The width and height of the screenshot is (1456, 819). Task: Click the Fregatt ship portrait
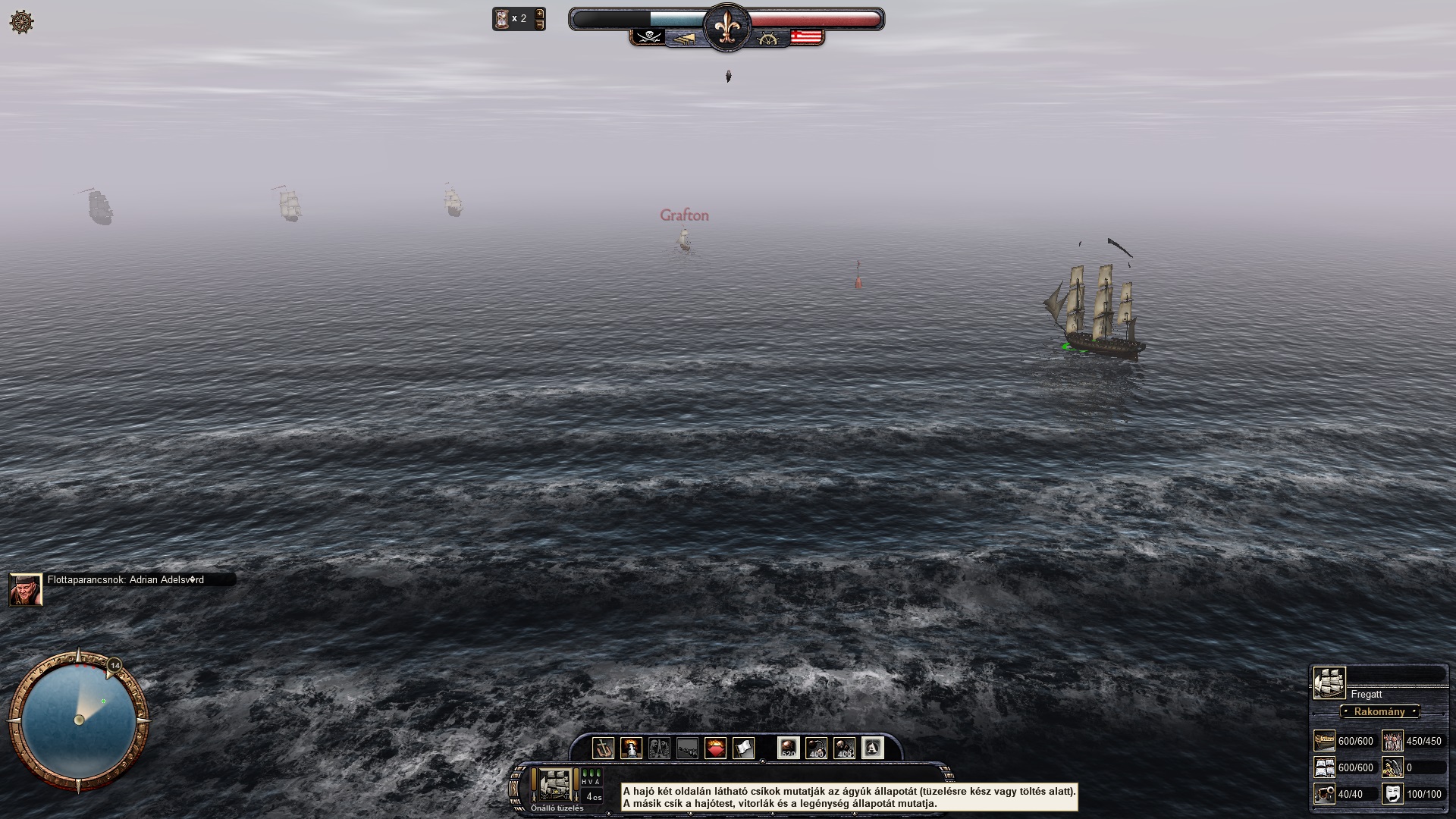(x=1329, y=682)
